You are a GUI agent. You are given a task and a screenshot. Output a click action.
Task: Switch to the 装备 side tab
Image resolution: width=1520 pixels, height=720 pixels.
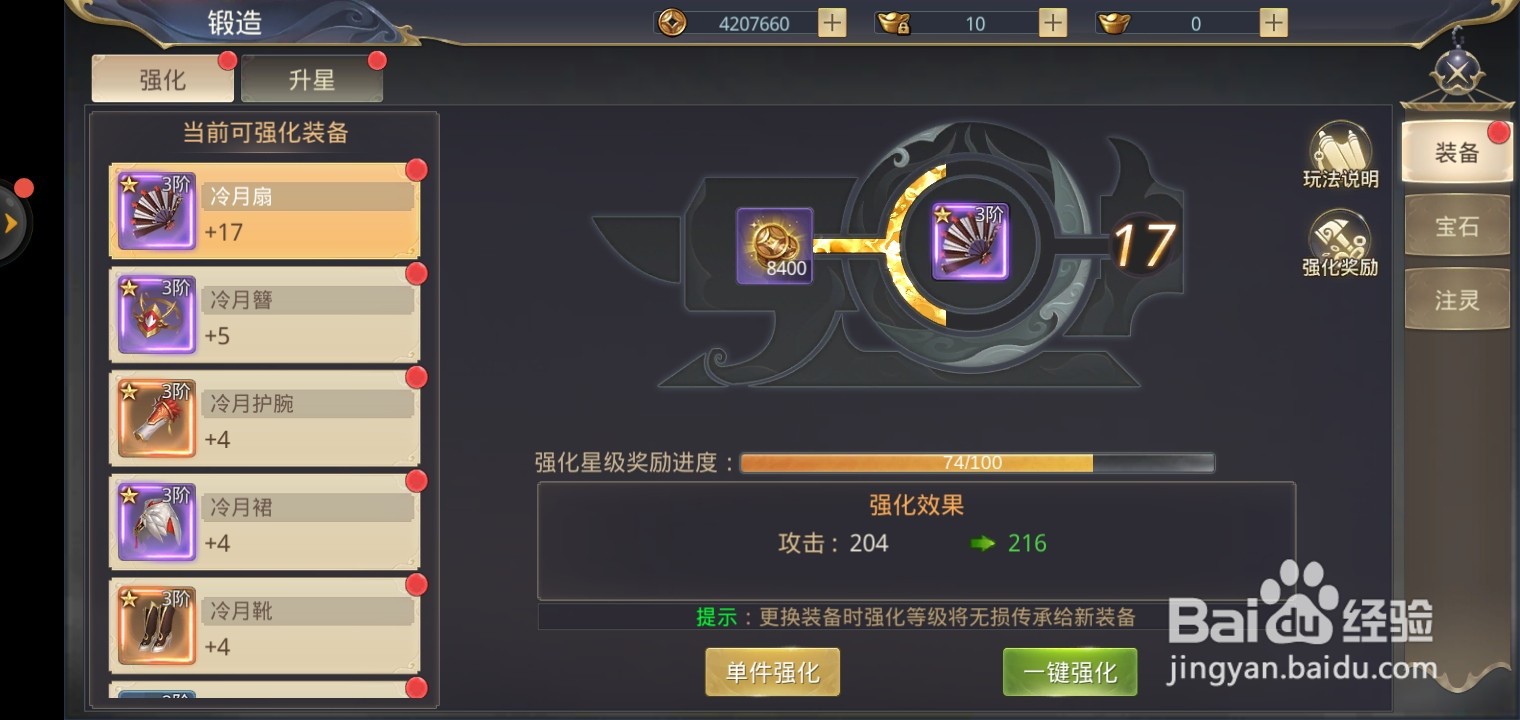(1456, 152)
